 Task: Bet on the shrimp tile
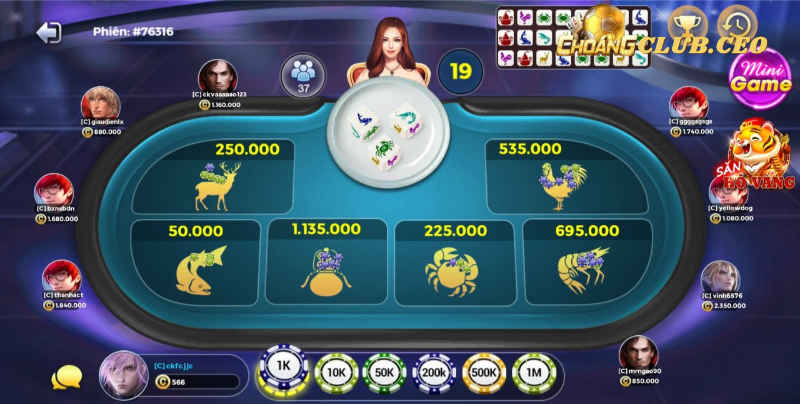[585, 260]
